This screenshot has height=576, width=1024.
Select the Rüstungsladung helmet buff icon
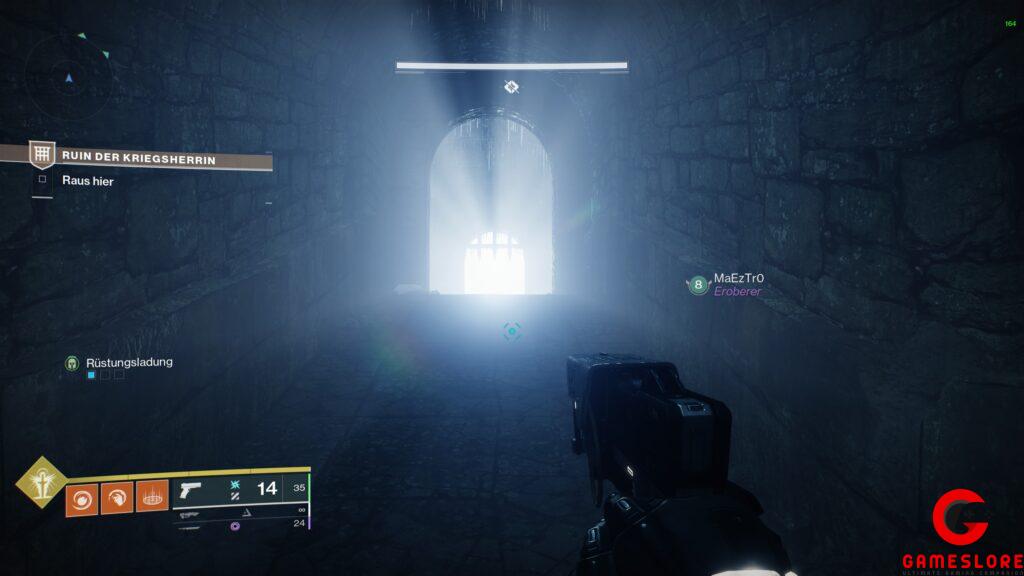72,363
